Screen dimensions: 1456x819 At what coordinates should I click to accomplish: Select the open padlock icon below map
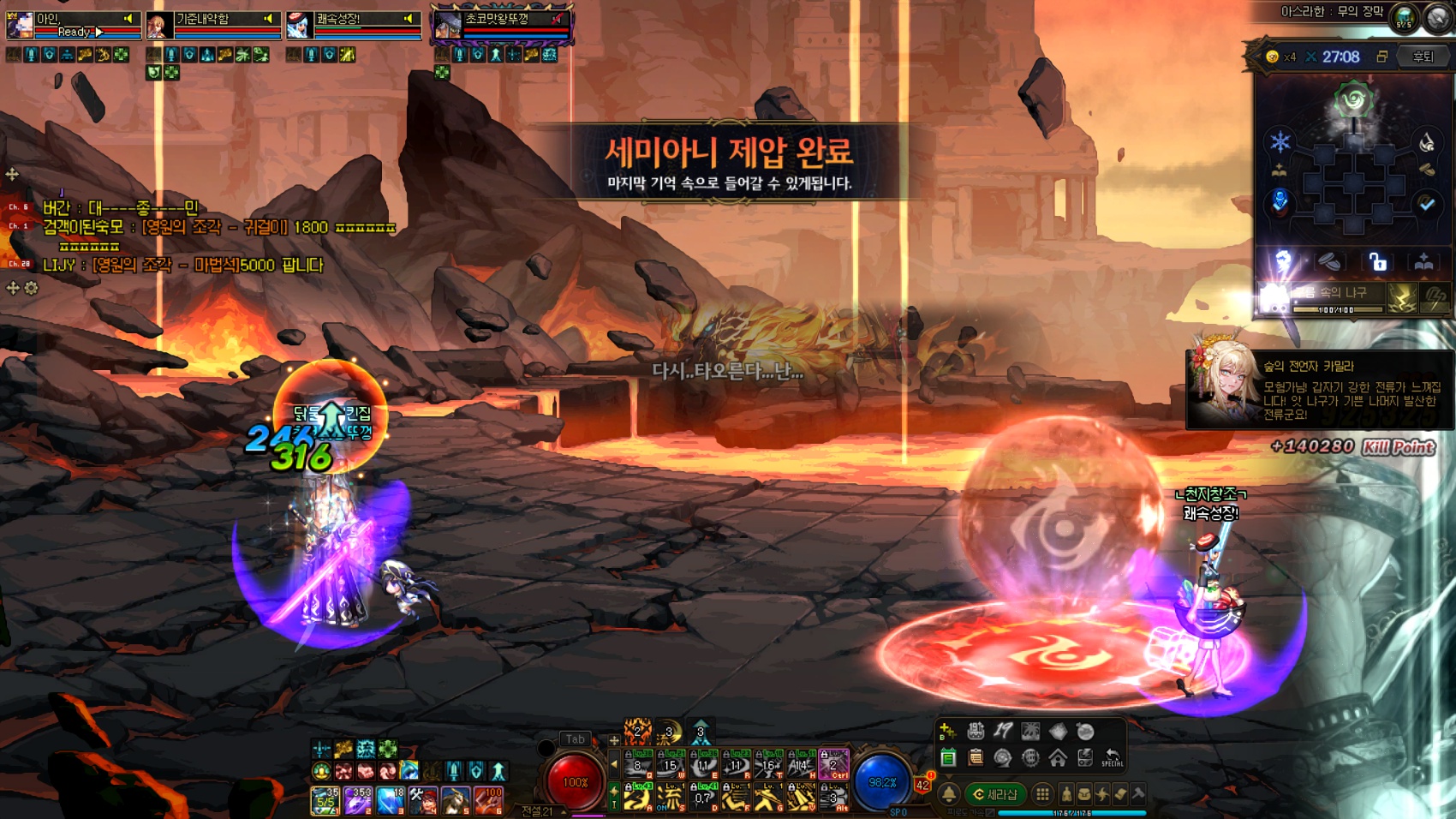point(1377,261)
